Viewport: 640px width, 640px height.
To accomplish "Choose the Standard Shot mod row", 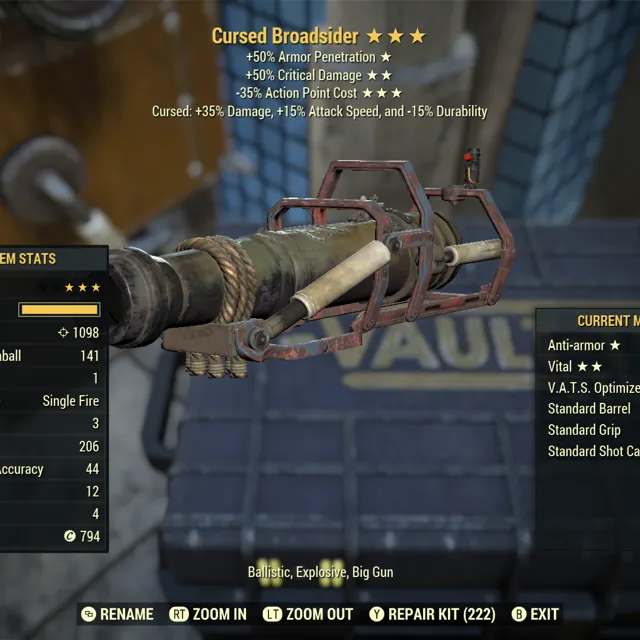I will click(x=593, y=451).
